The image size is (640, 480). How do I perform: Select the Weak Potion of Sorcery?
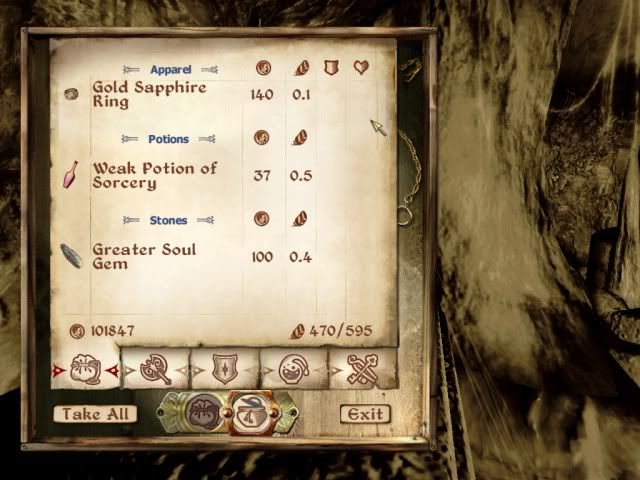coord(155,176)
